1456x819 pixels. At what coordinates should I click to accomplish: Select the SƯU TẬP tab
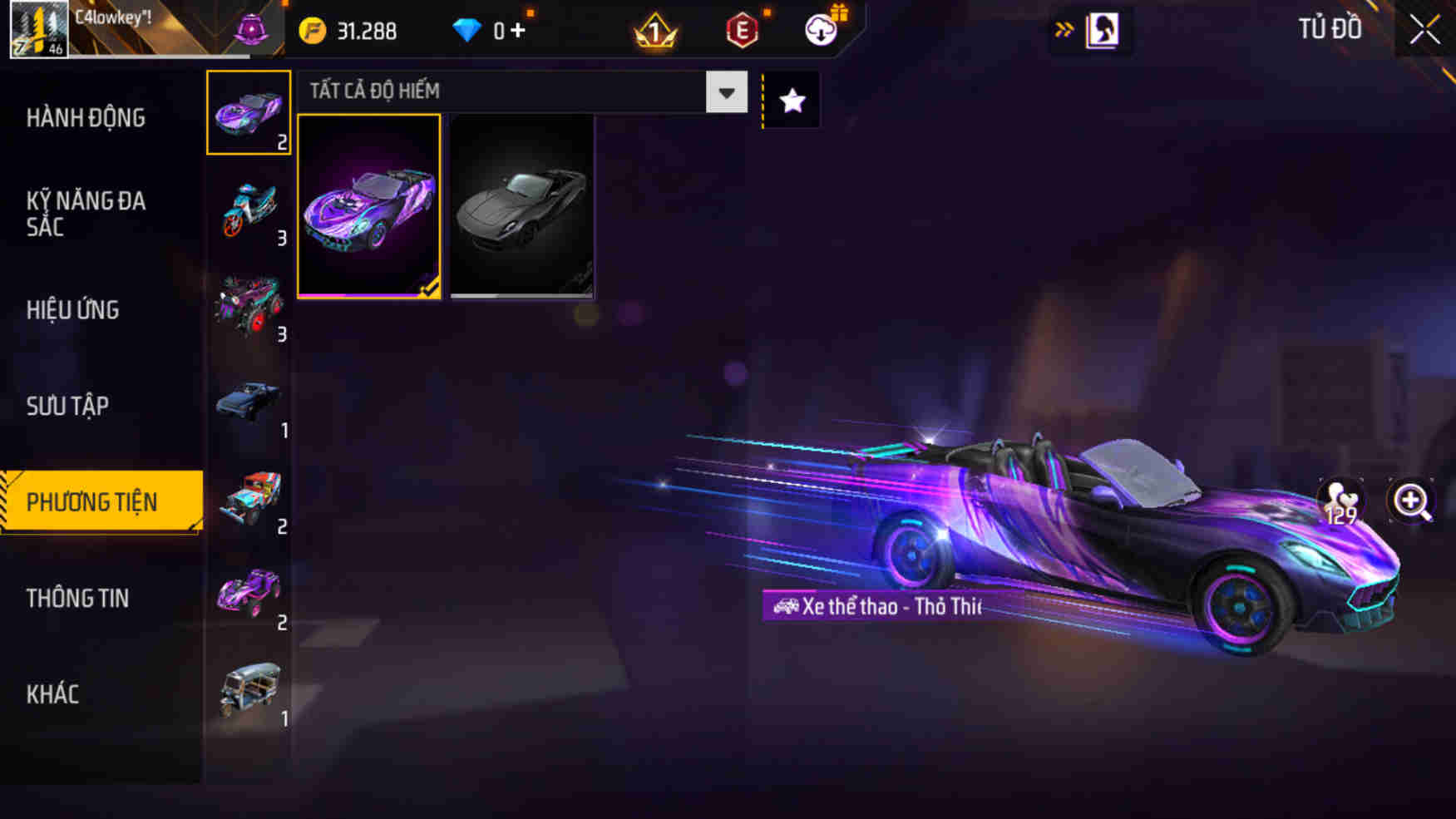click(x=67, y=405)
